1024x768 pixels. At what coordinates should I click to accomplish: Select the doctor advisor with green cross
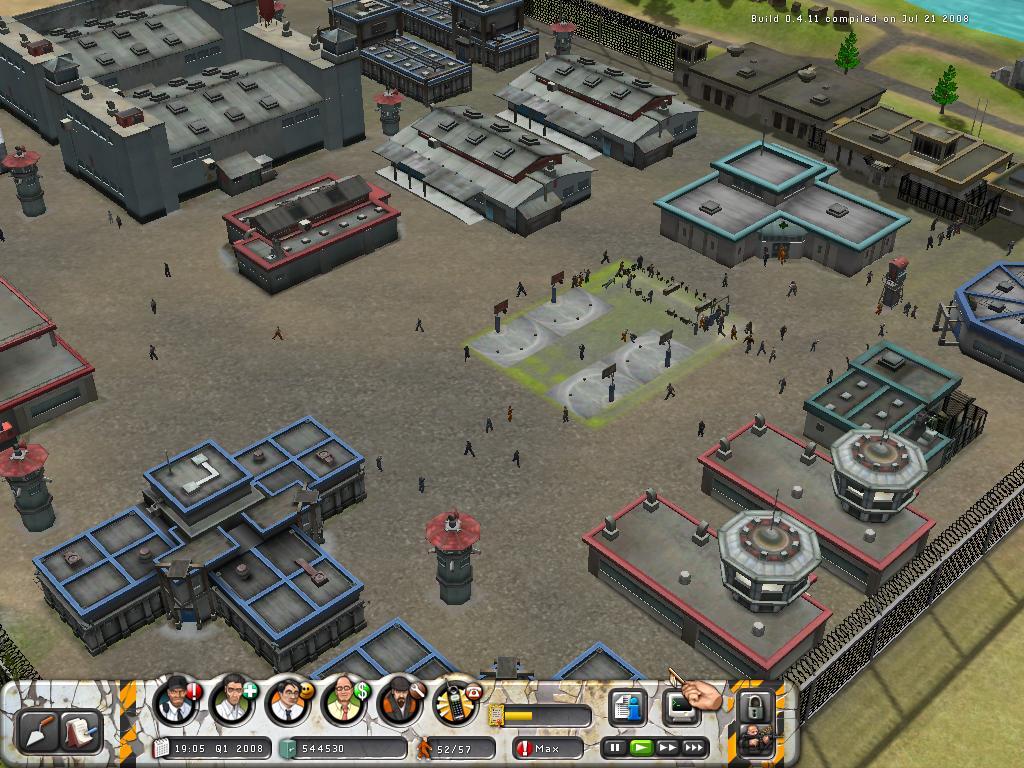coord(233,700)
